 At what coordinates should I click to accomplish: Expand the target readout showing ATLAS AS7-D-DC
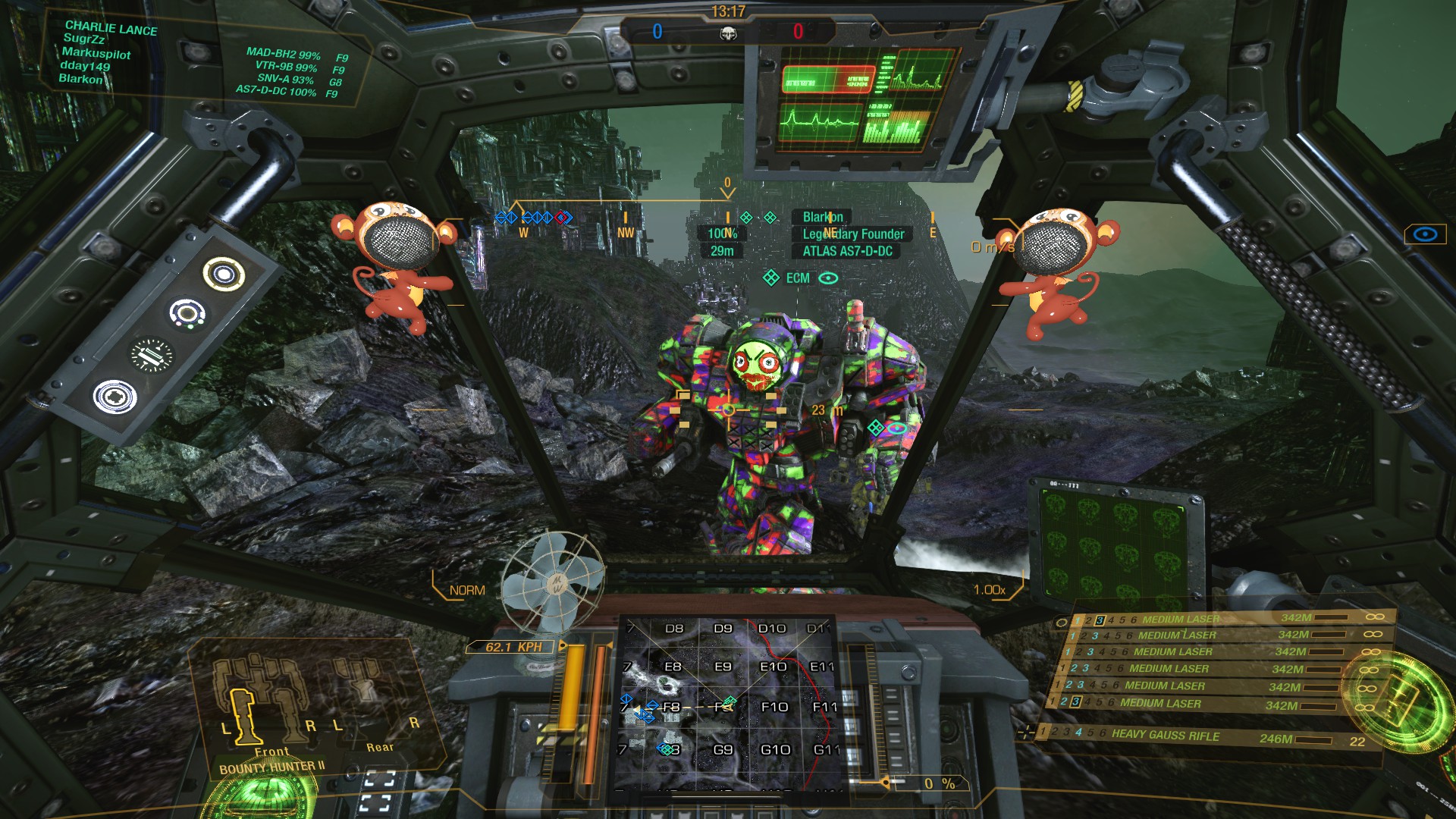(x=849, y=251)
